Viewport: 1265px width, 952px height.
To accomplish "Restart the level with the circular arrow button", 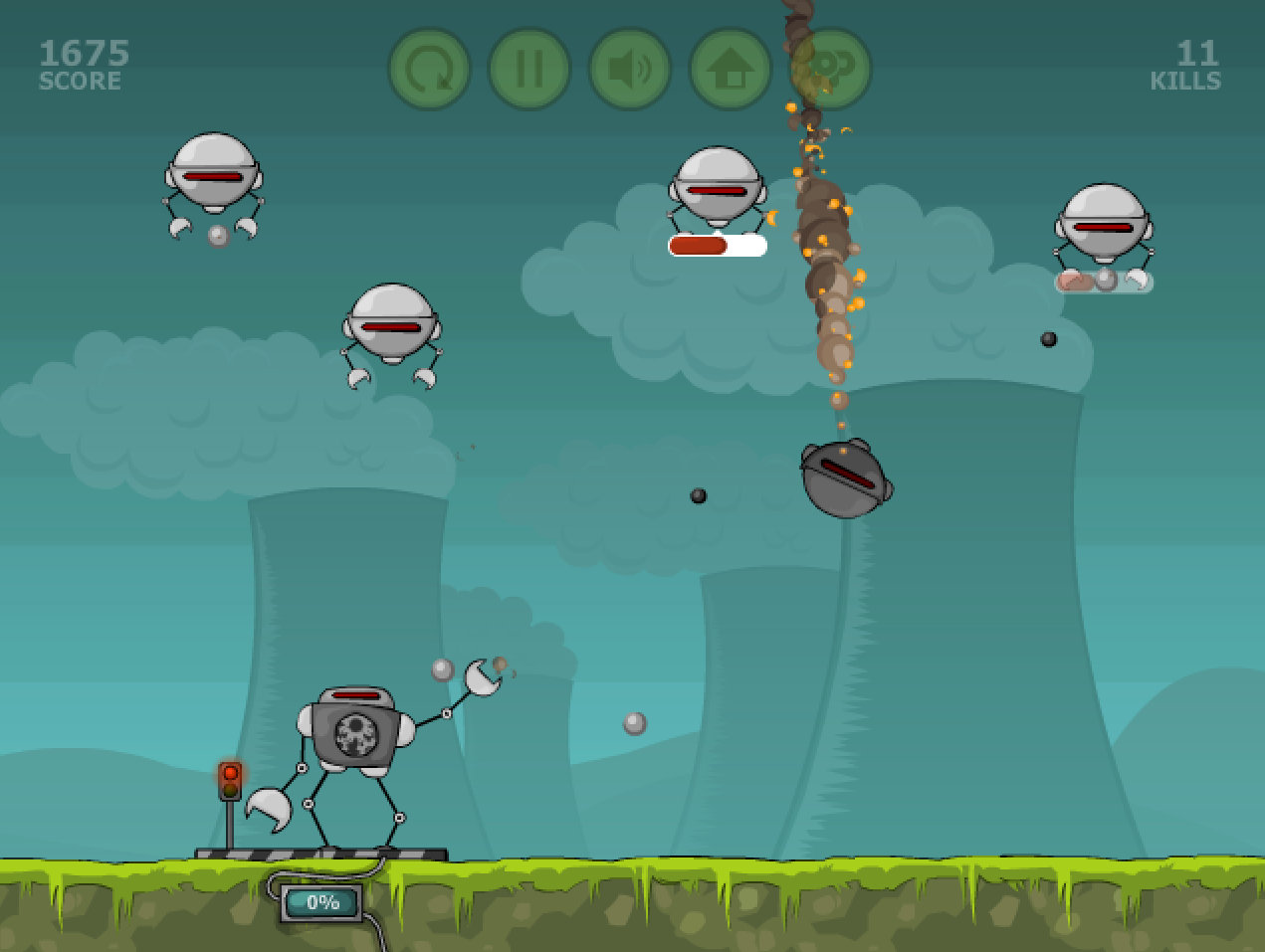I will coord(429,69).
